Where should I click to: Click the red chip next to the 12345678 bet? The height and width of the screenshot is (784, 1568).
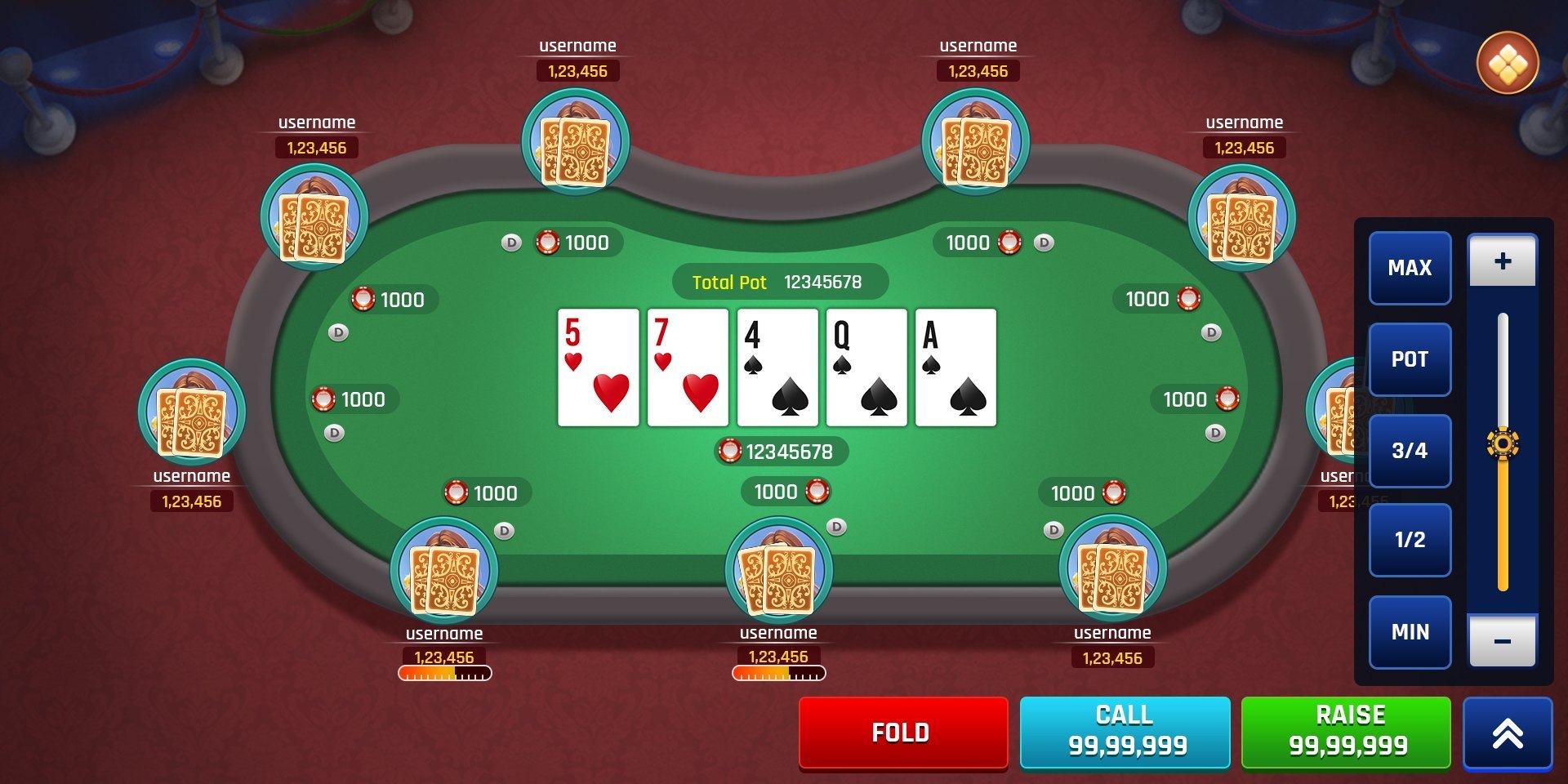[x=729, y=450]
